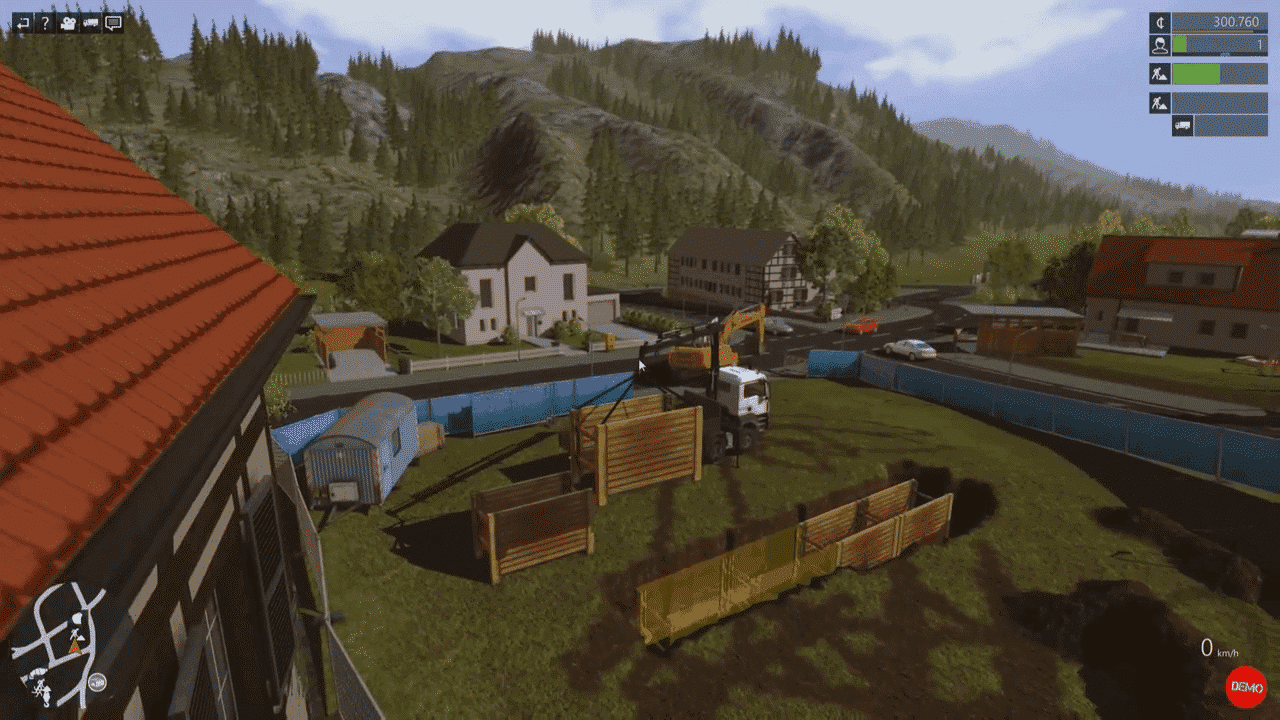Select the truck icon beside the empty bar

pos(1182,126)
